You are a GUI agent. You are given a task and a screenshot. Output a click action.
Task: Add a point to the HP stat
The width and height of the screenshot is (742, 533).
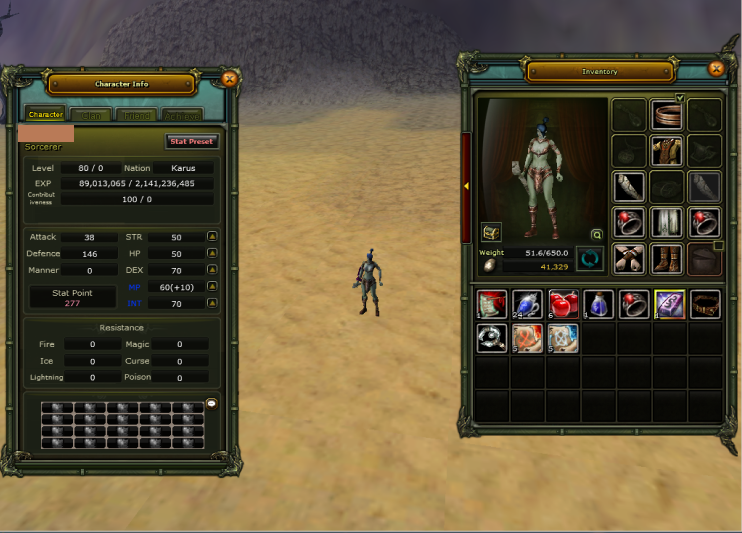[212, 254]
